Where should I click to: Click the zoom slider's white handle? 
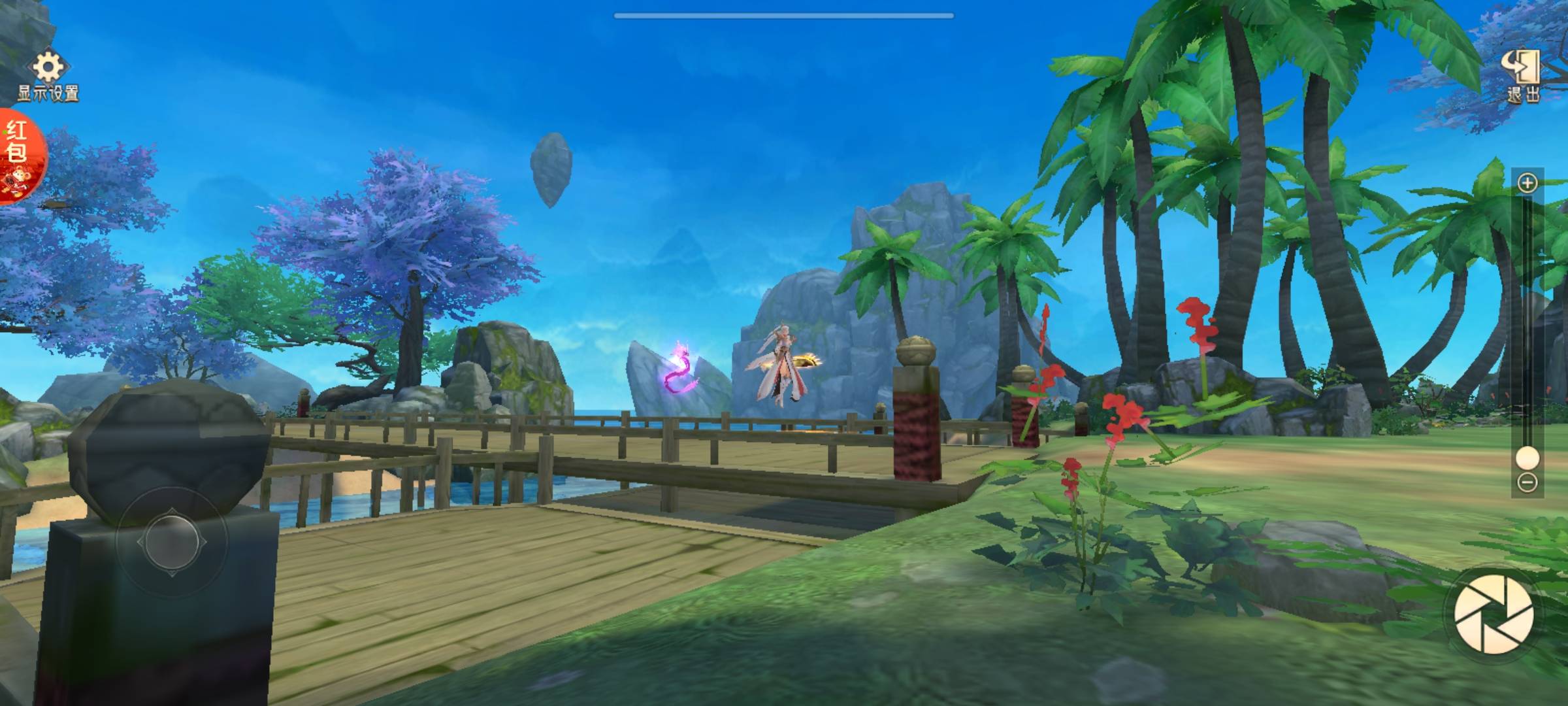click(1527, 458)
